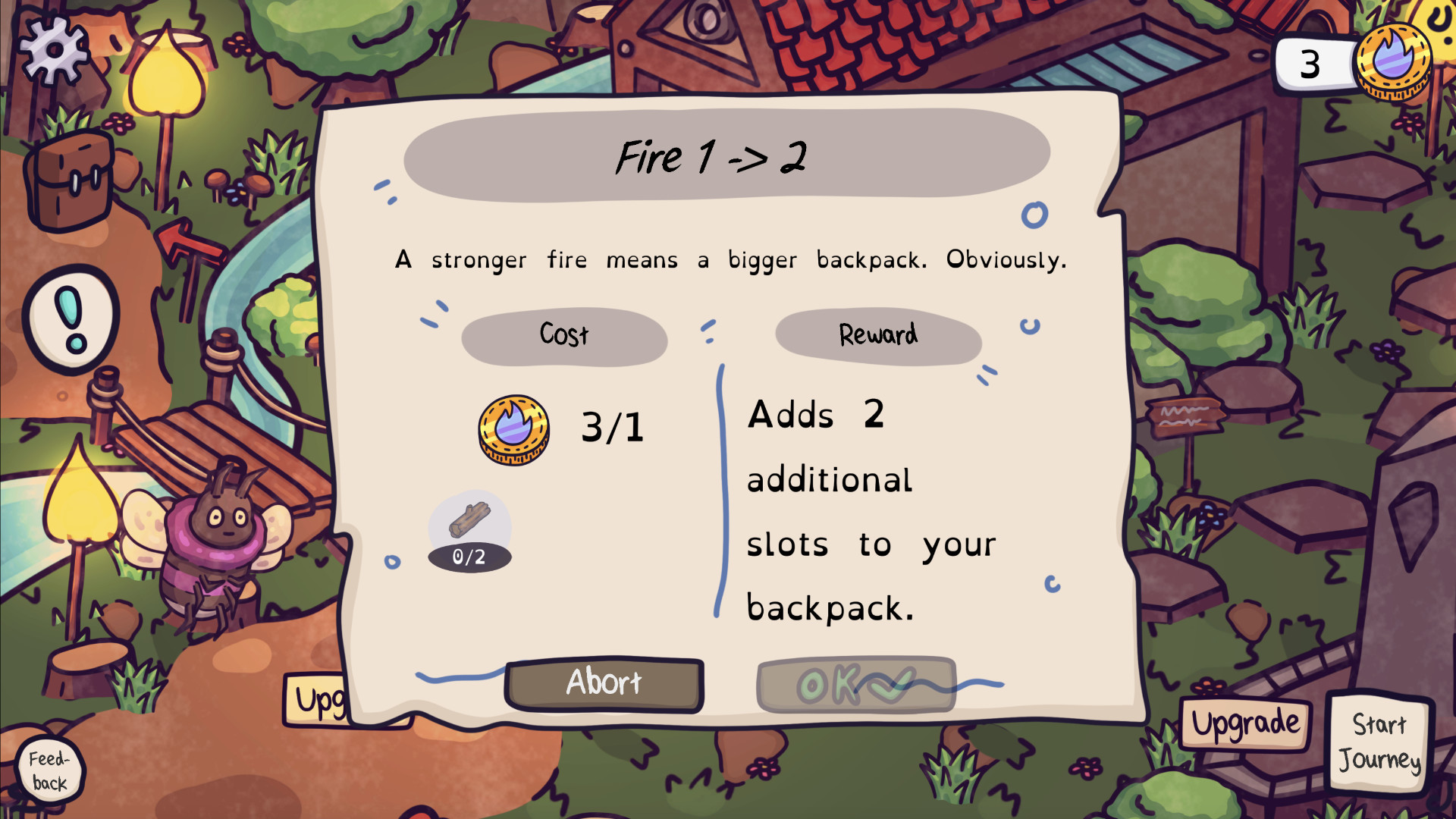Image resolution: width=1456 pixels, height=819 pixels.
Task: Click the wood log resource icon
Action: 470,519
